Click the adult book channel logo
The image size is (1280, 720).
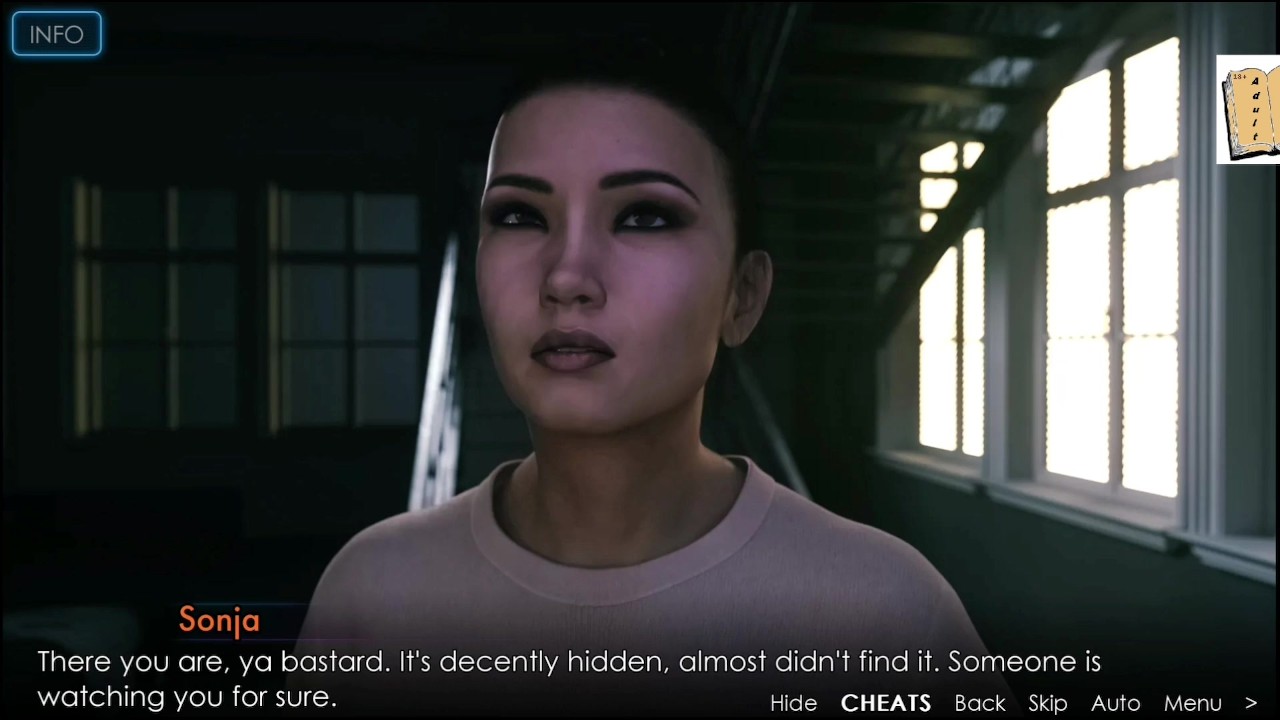pos(1248,109)
